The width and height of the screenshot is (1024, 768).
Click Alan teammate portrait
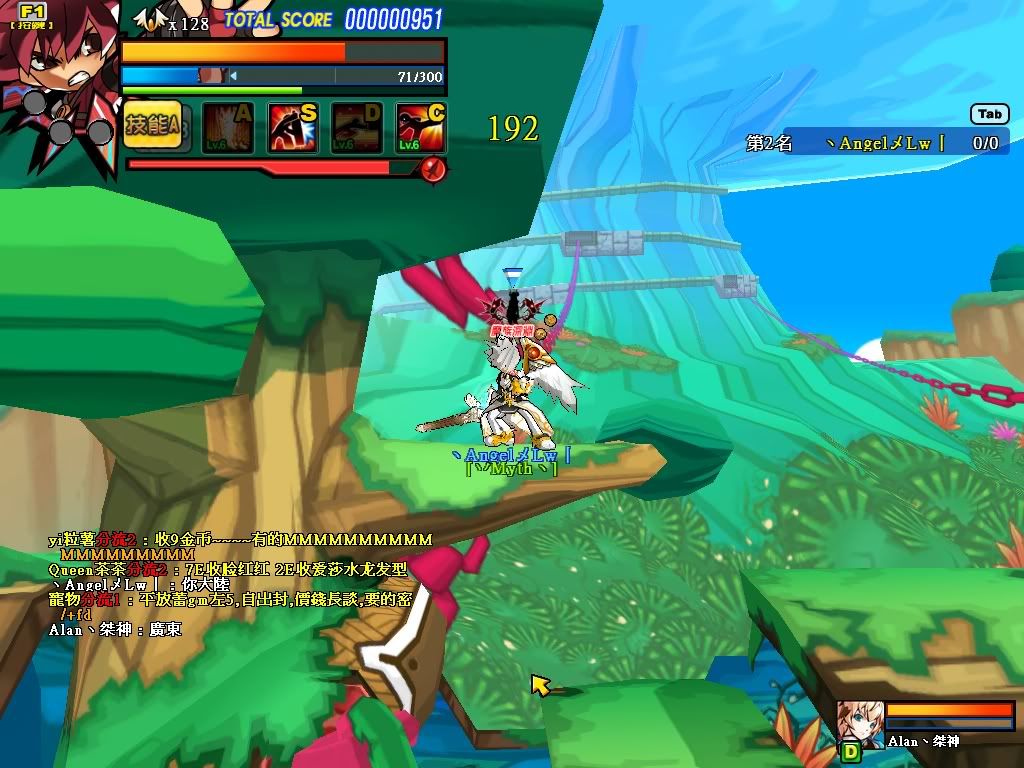tap(858, 721)
